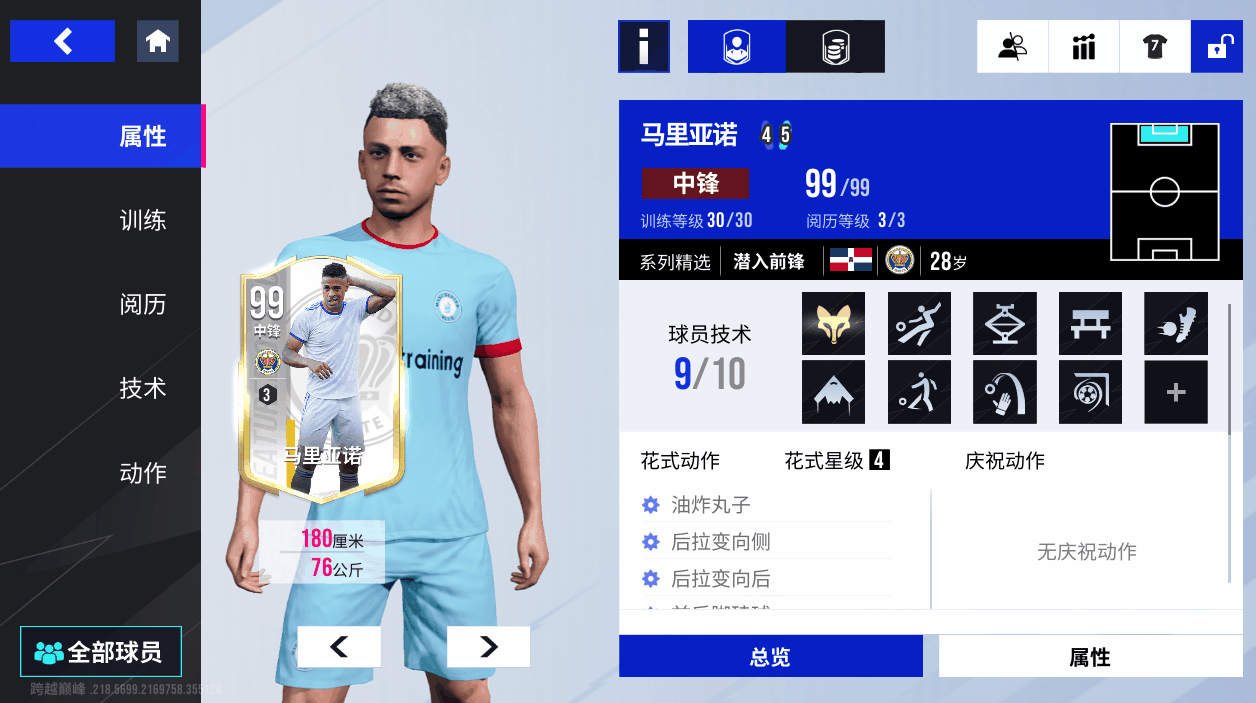Return to the home screen
The height and width of the screenshot is (703, 1256).
(x=158, y=41)
